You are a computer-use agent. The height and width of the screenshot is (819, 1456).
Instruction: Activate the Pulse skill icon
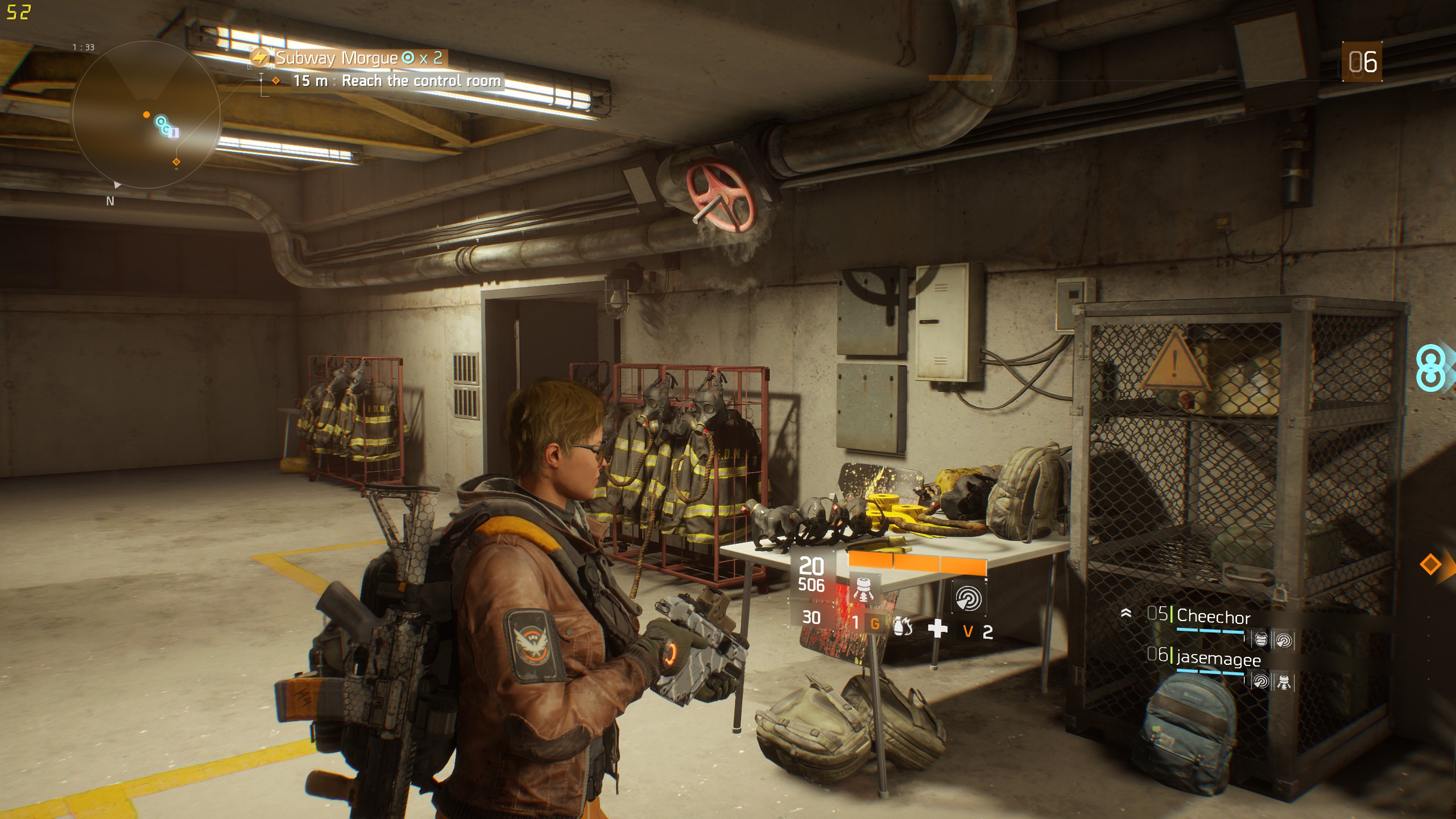(968, 598)
